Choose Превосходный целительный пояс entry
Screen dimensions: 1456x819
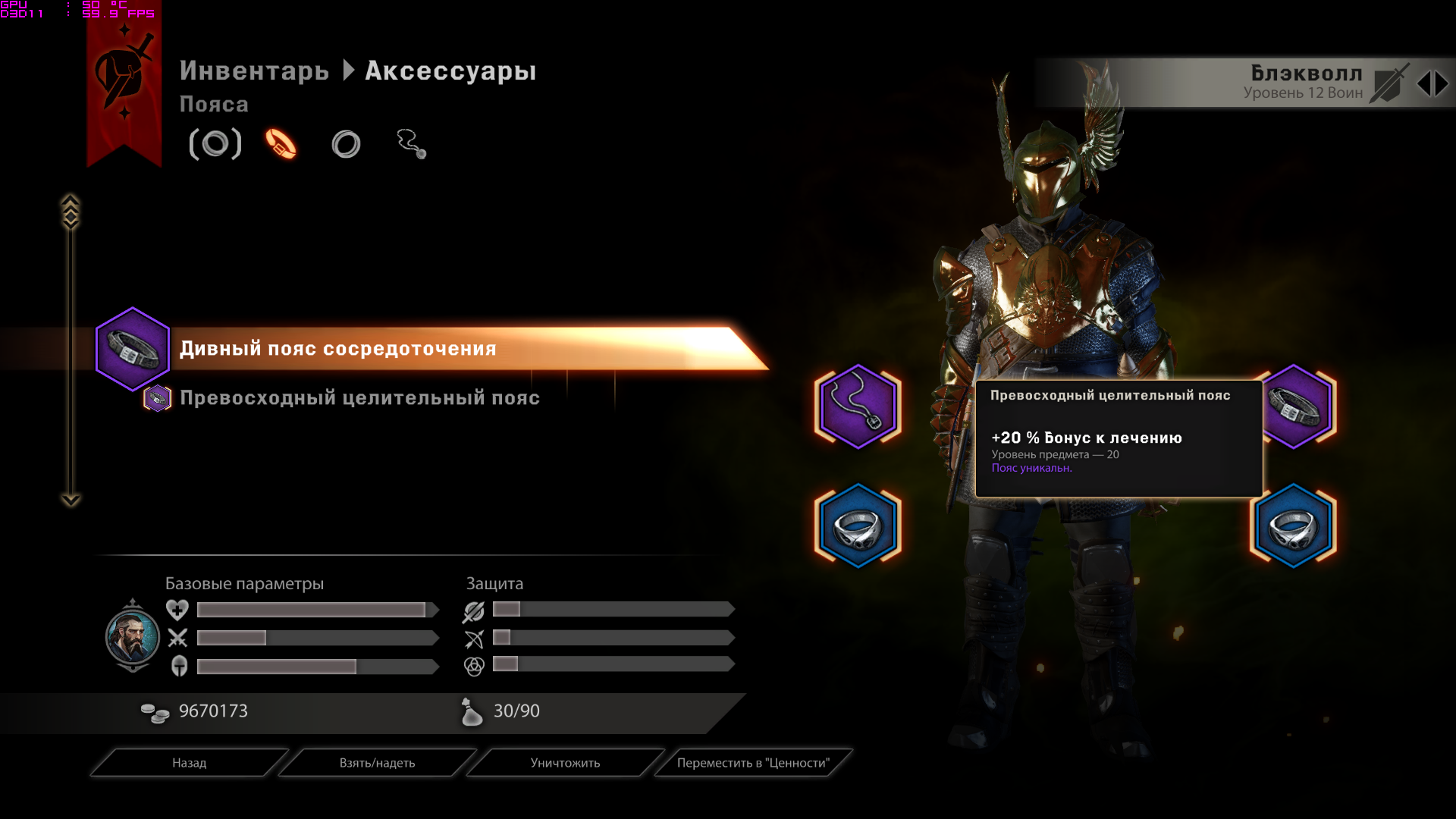pyautogui.click(x=359, y=398)
